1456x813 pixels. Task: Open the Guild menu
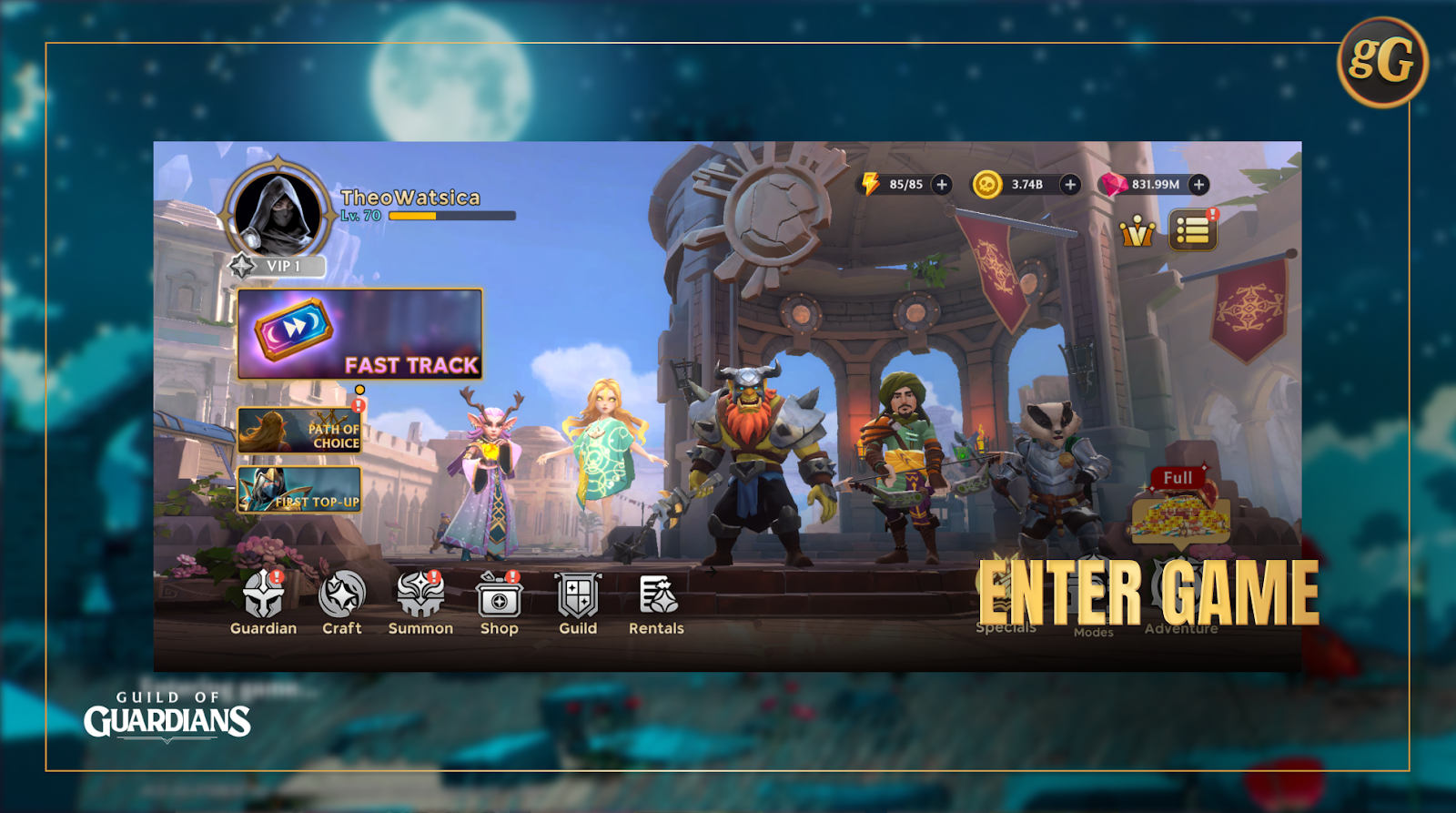click(x=578, y=599)
